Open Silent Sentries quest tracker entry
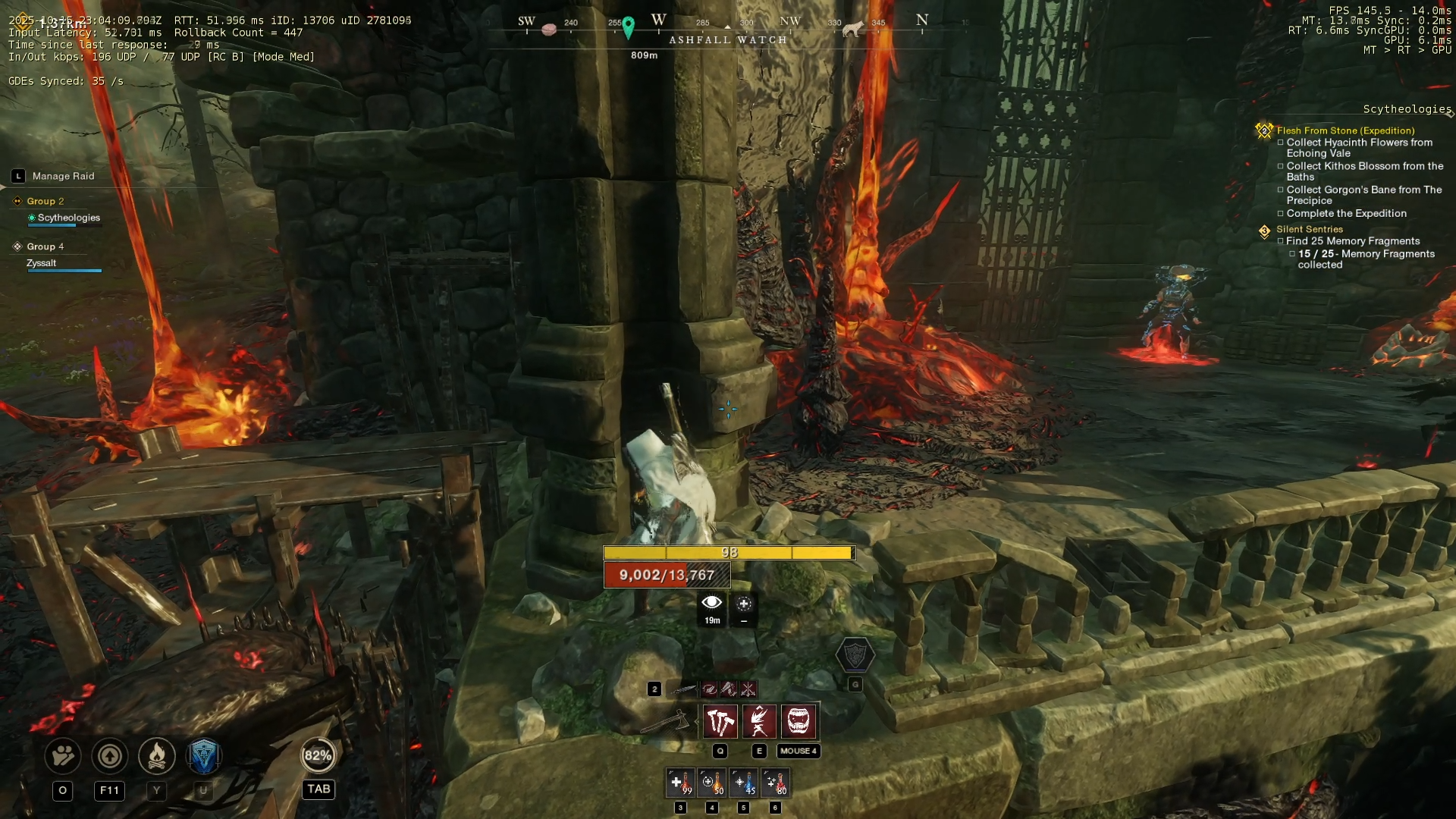Viewport: 1456px width, 819px height. coord(1309,229)
